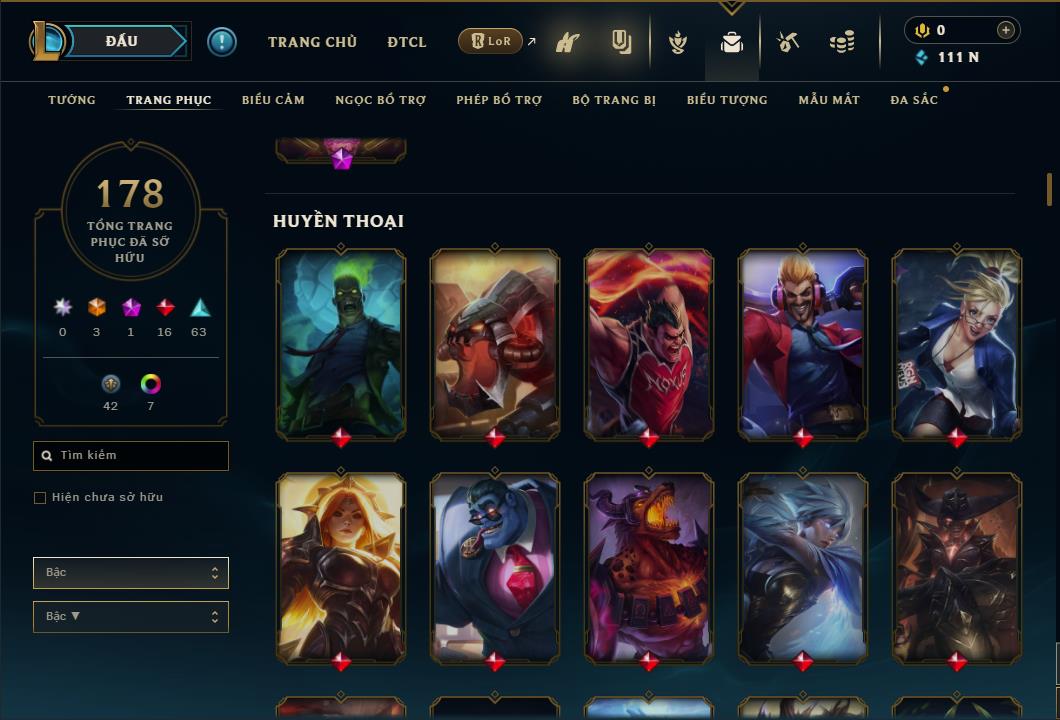Open the ĐTCL game mode
This screenshot has width=1060, height=720.
[407, 42]
